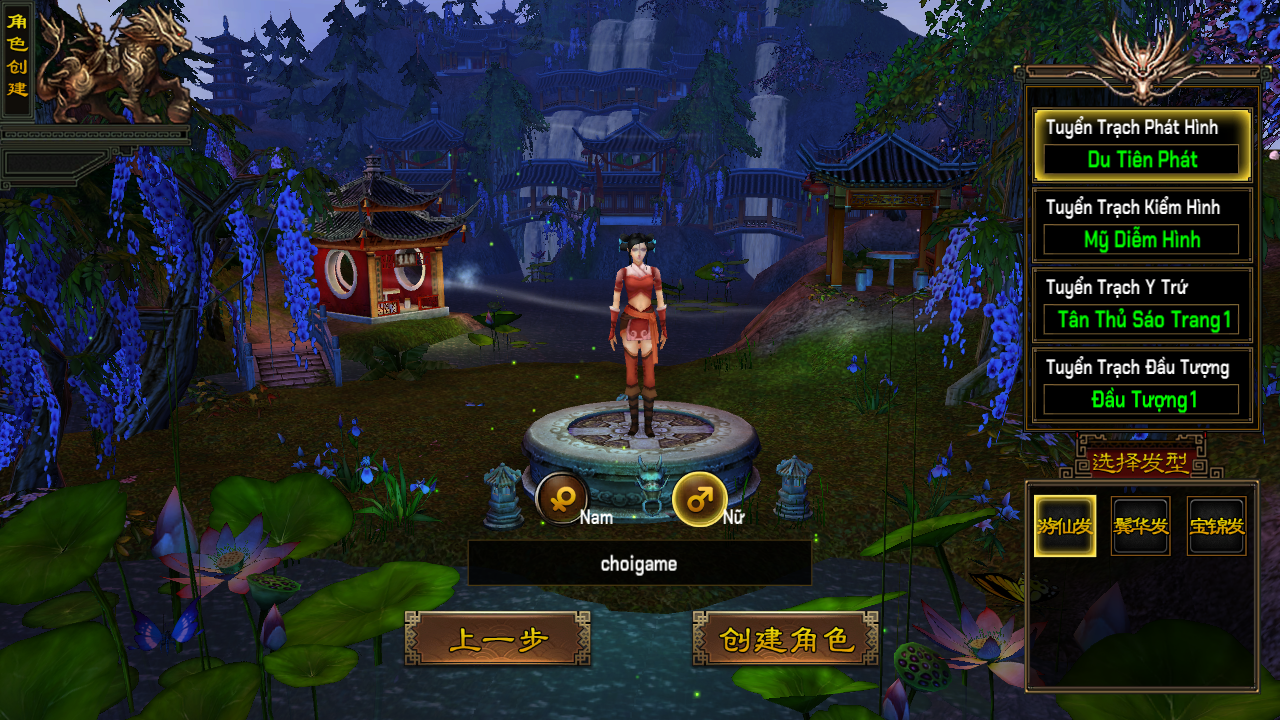Choose the Tuyển Trạch Y Trứ outfit option
The width and height of the screenshot is (1280, 720).
[1141, 306]
